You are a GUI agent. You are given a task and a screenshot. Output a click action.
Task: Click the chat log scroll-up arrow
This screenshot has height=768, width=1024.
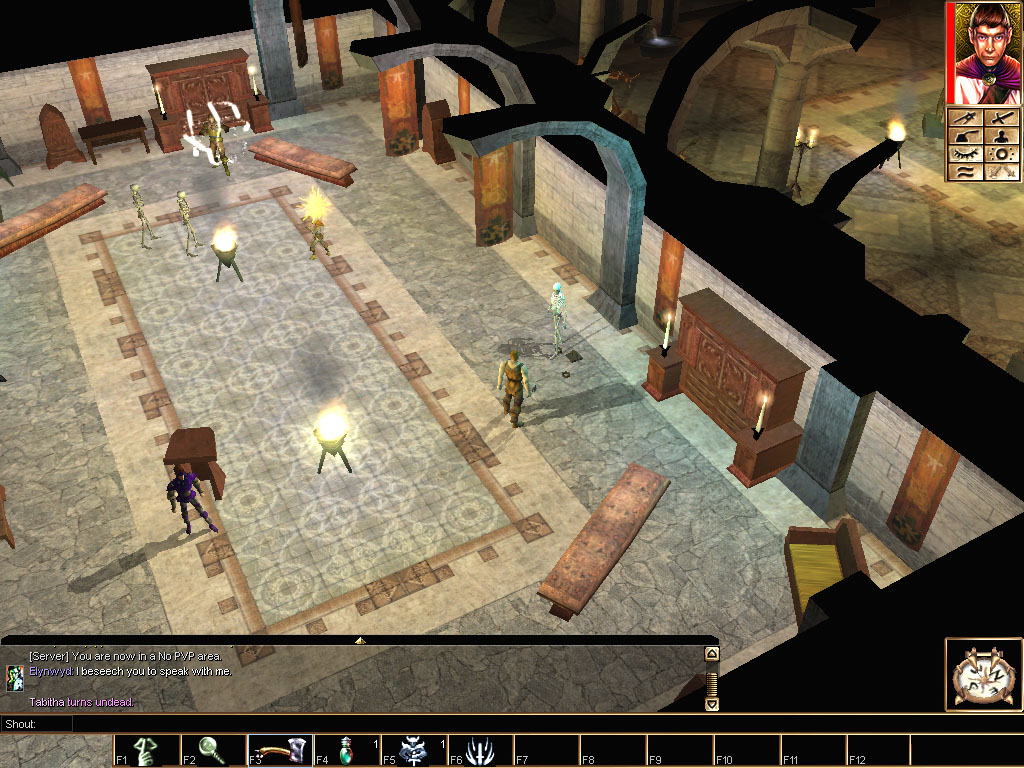pos(712,655)
